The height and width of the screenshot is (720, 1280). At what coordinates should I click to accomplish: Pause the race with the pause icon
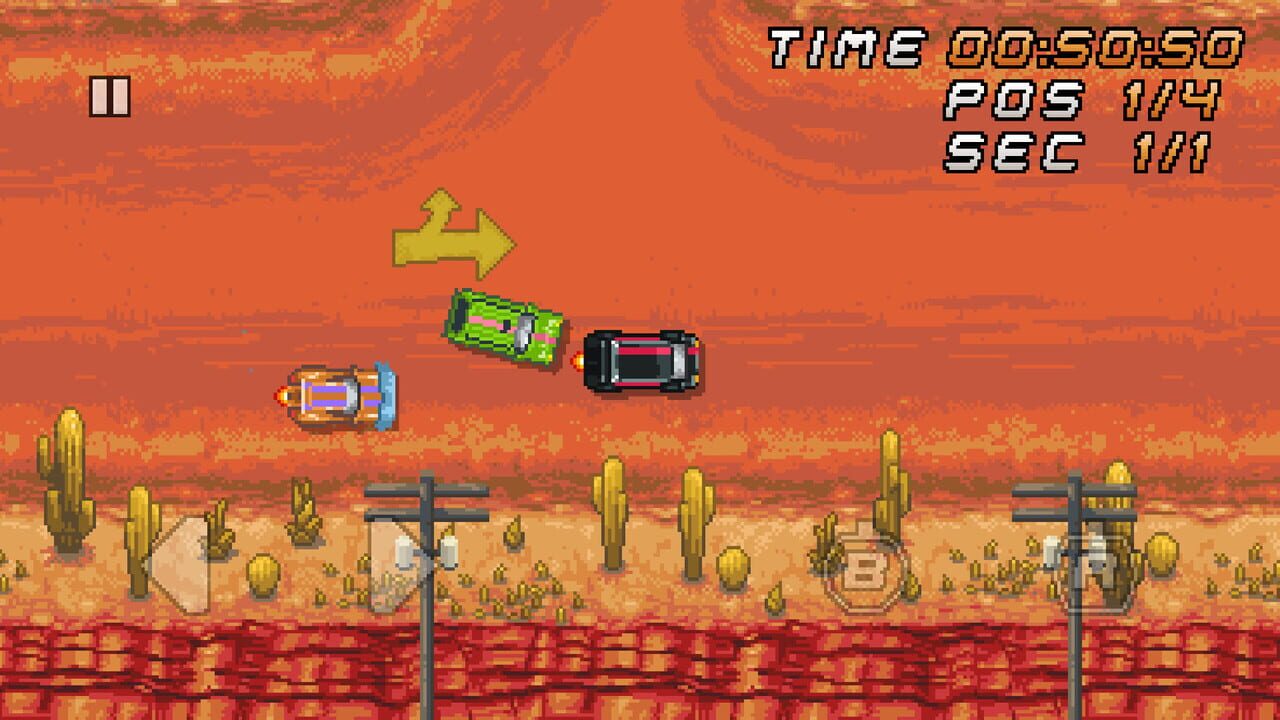click(x=111, y=97)
